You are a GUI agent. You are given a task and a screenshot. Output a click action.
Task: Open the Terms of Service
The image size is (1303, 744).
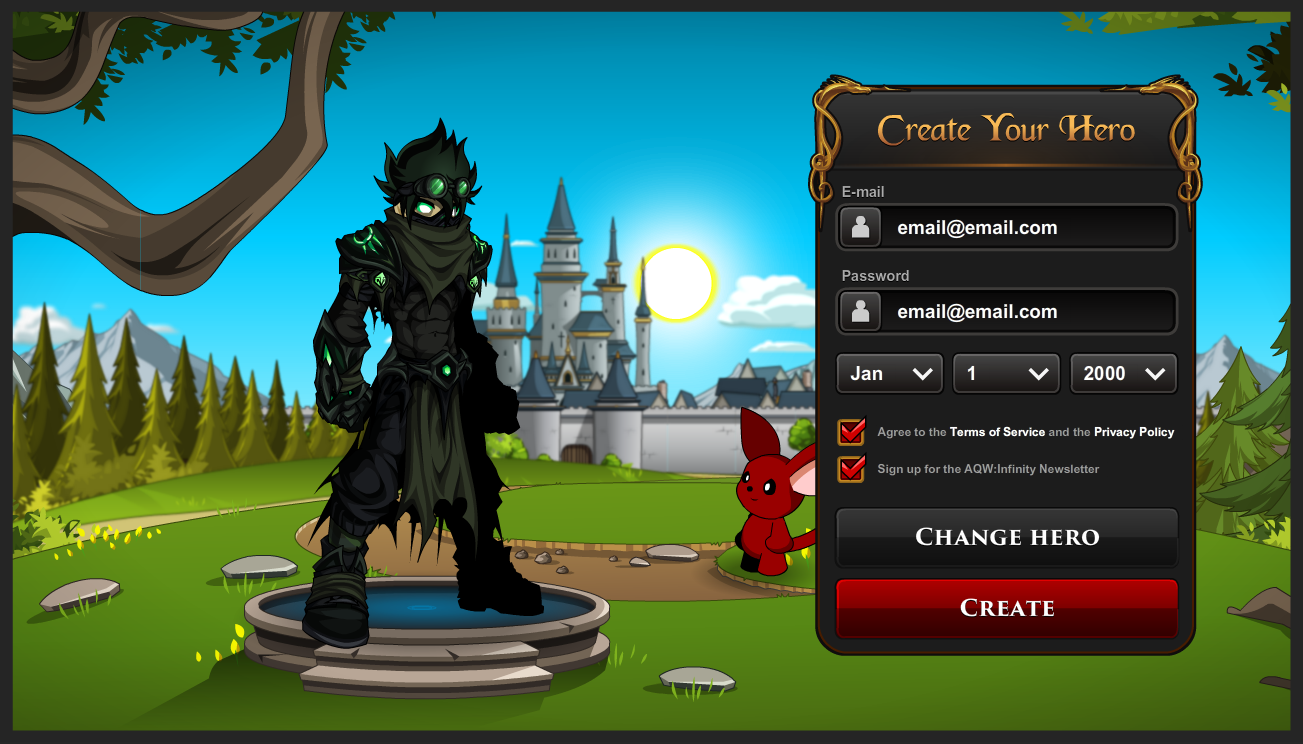998,432
